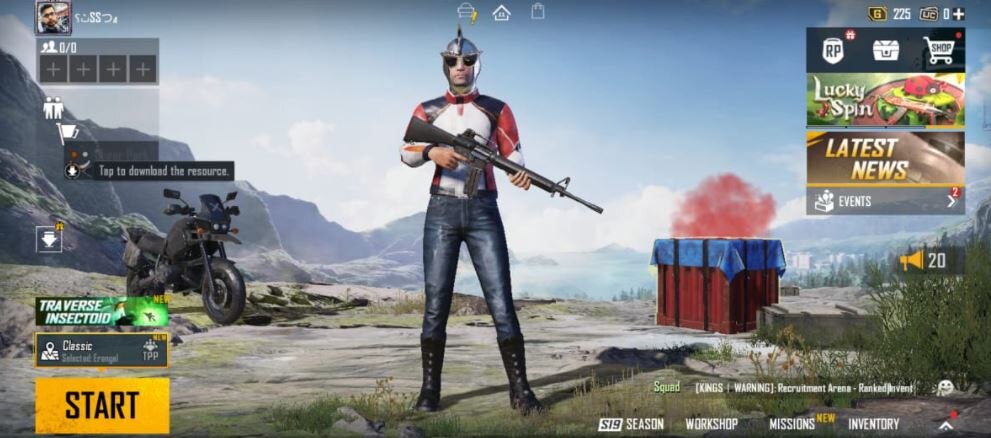Viewport: 991px width, 438px height.
Task: Open the player profile avatar
Action: pos(53,17)
